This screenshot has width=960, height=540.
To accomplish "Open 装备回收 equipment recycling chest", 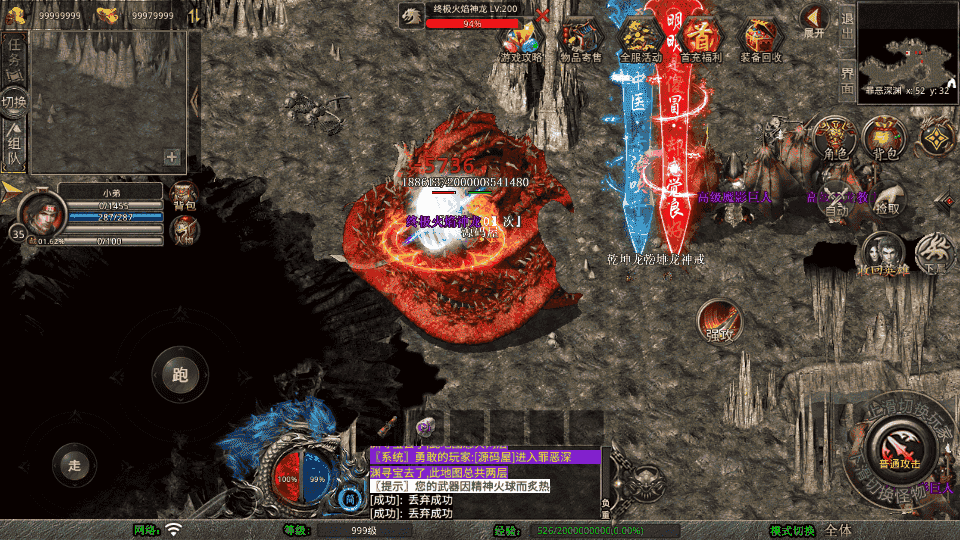I will [x=761, y=40].
